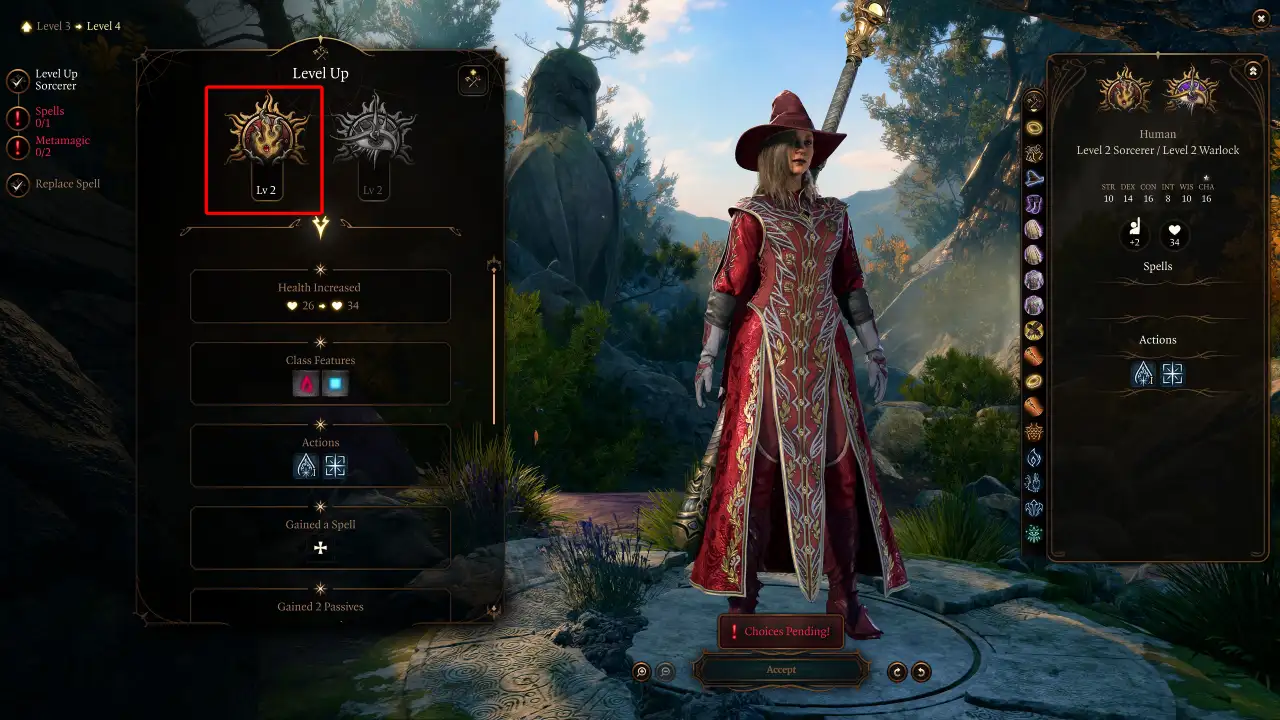This screenshot has height=720, width=1280.
Task: Click the first Actions icon in Level Up panel
Action: coord(305,464)
